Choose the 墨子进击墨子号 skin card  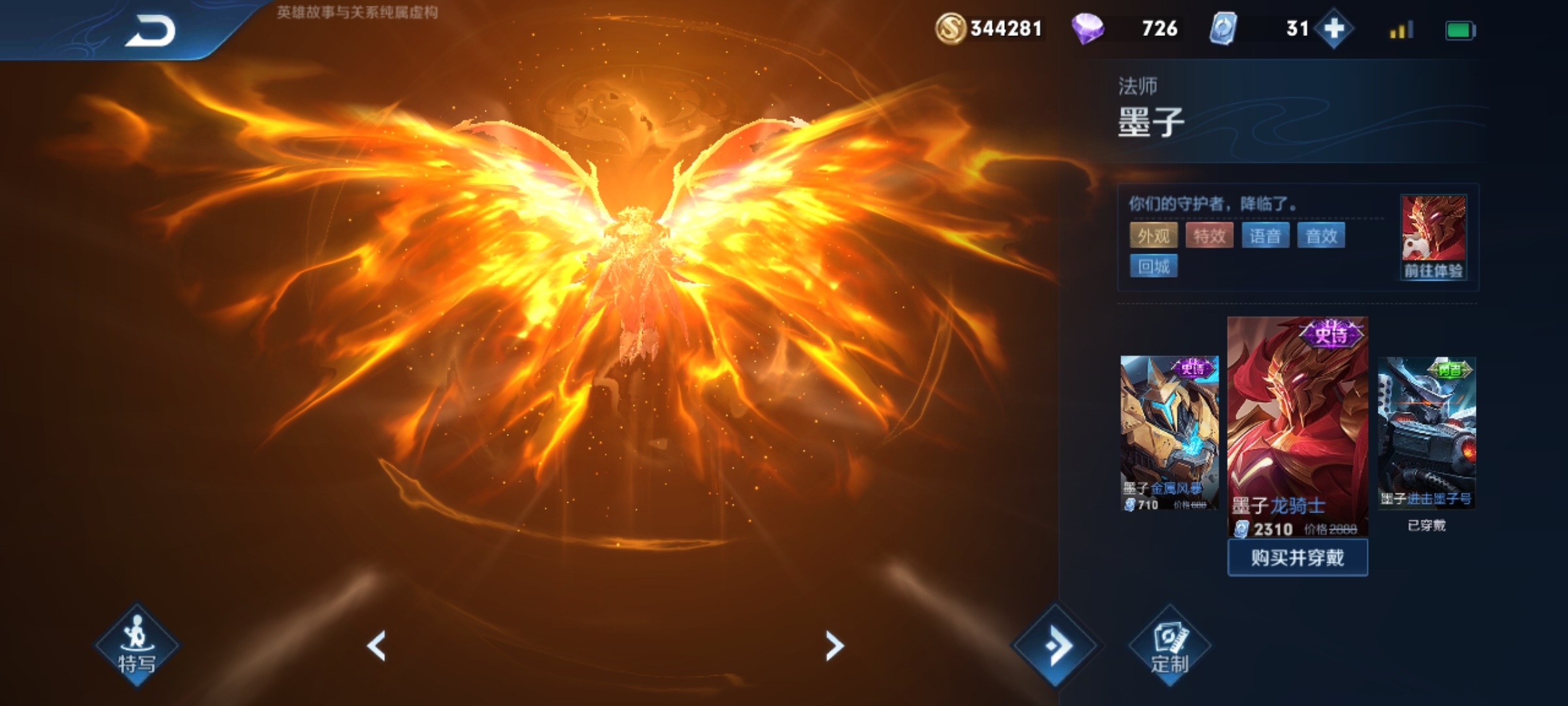[1426, 432]
